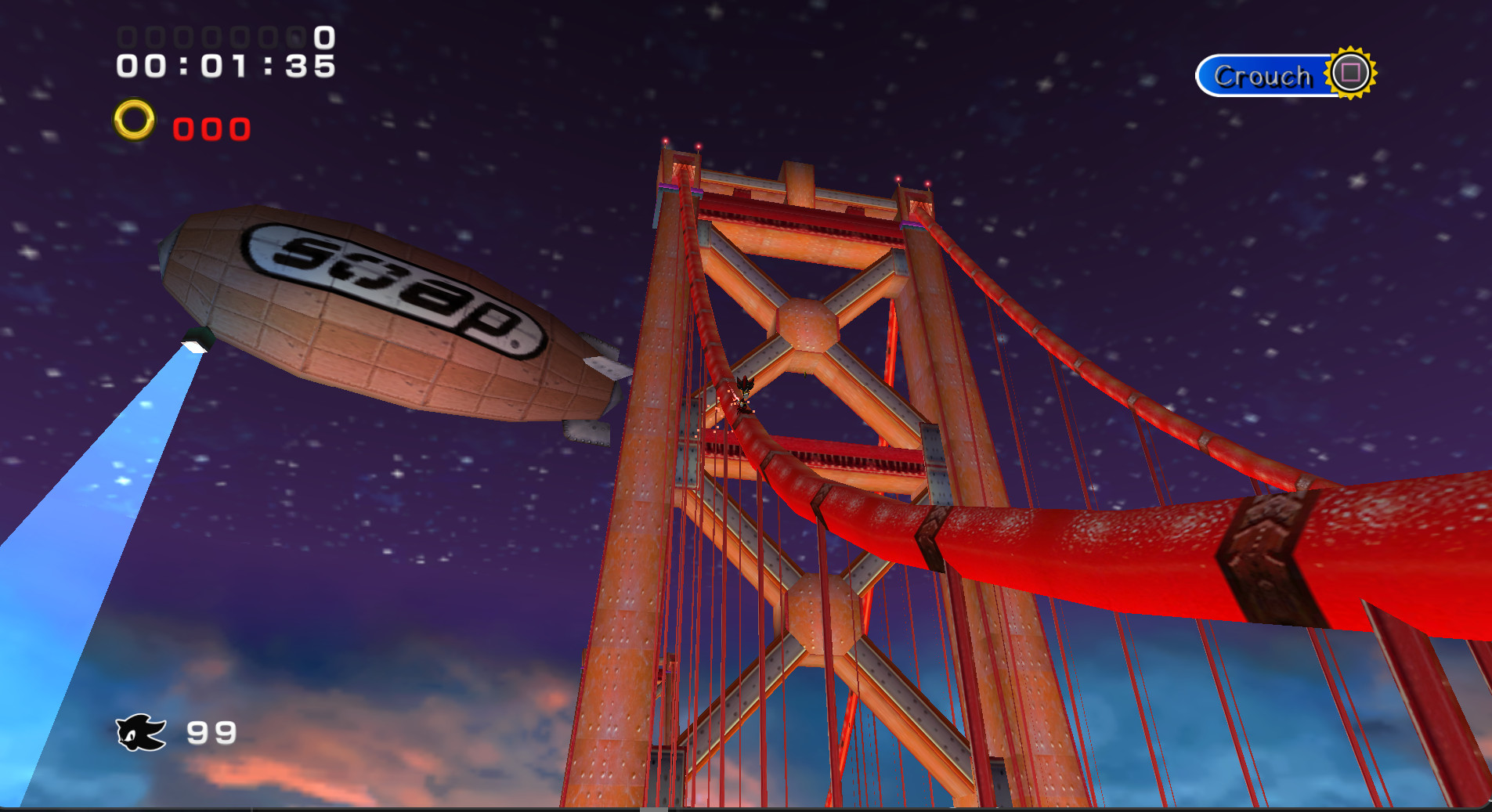The height and width of the screenshot is (812, 1492).
Task: Click the Square button prompt icon
Action: click(1349, 74)
